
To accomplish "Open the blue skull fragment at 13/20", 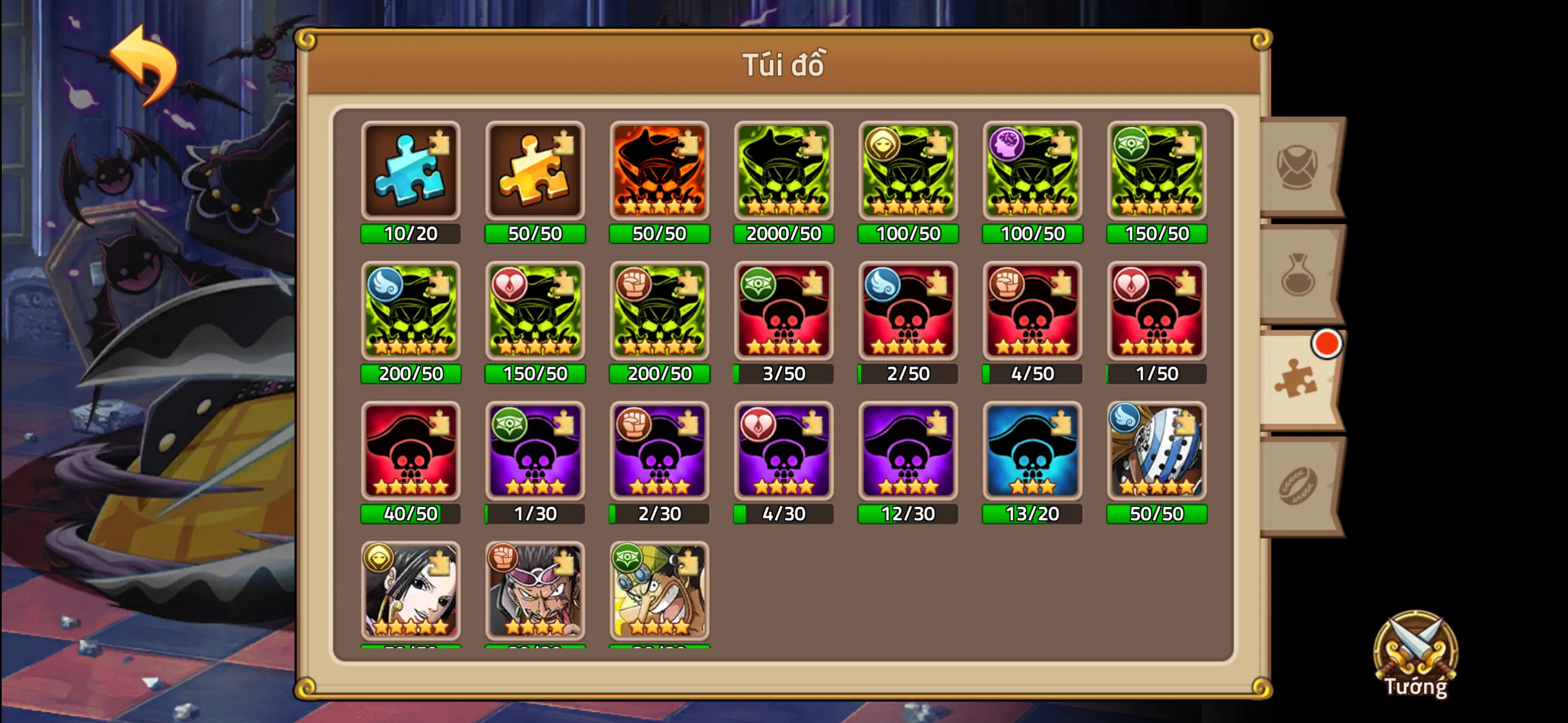I will tap(1032, 452).
